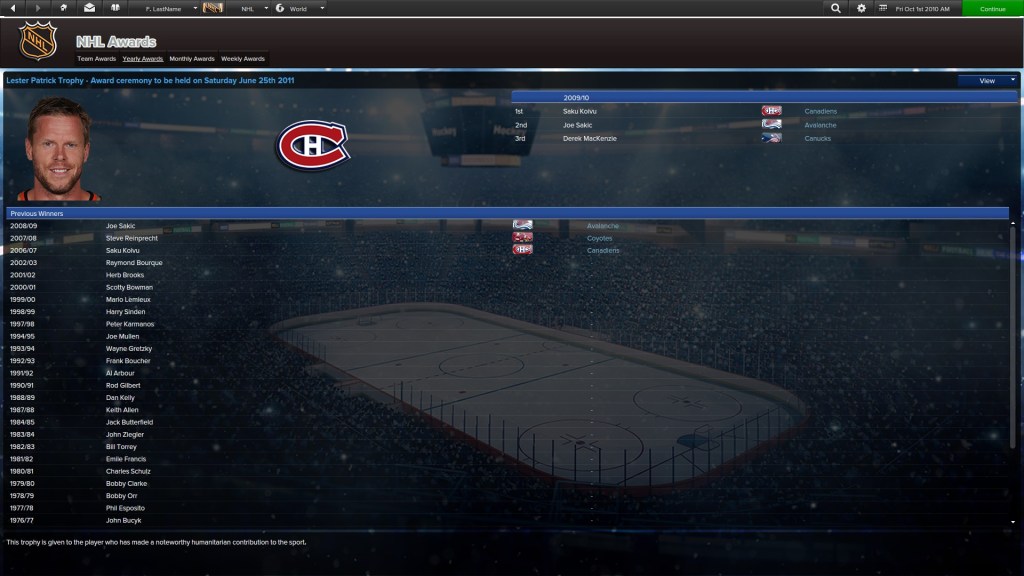Switch to Weekly Awards tab

243,59
